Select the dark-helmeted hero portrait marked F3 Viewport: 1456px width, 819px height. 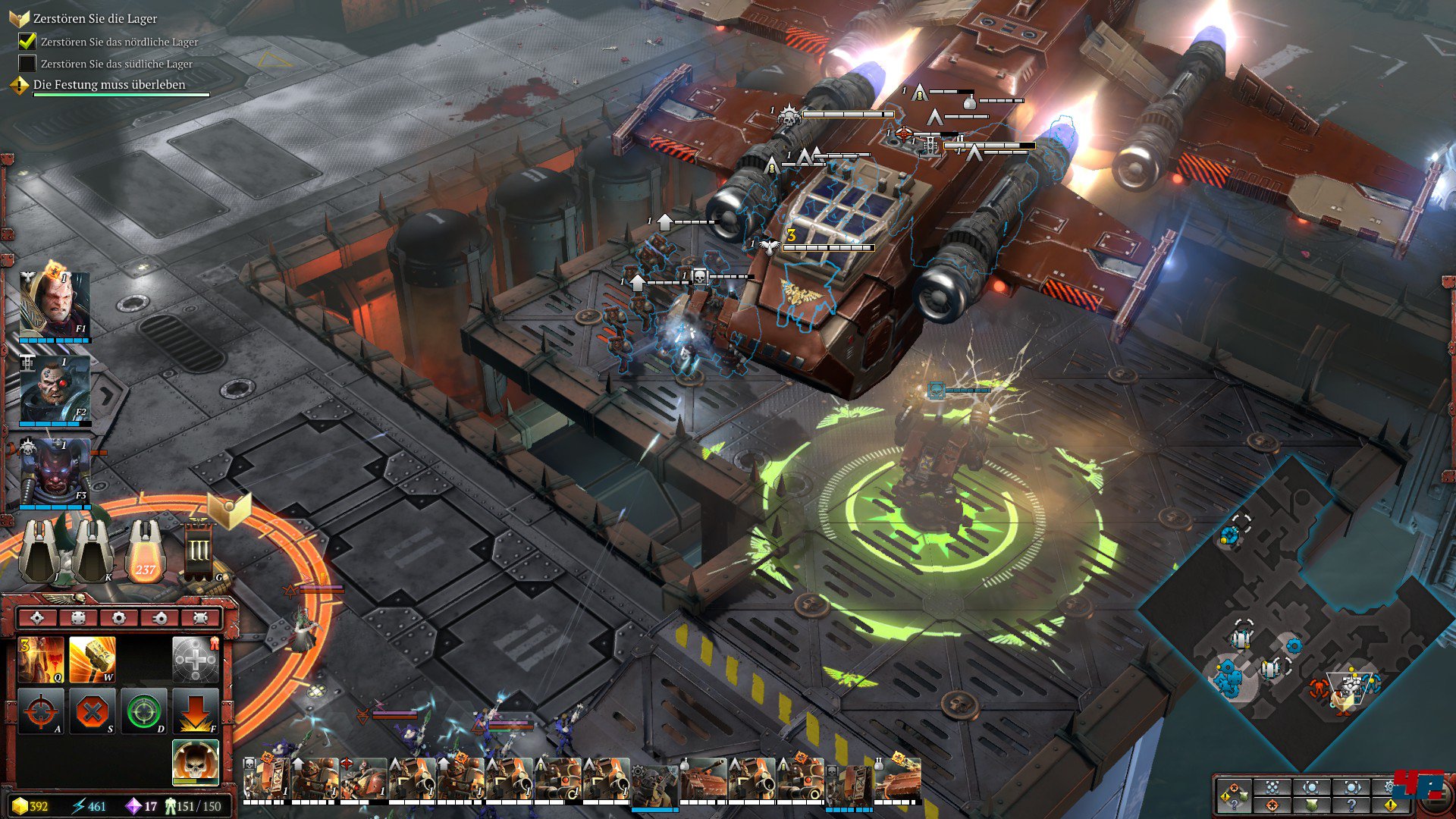(55, 472)
